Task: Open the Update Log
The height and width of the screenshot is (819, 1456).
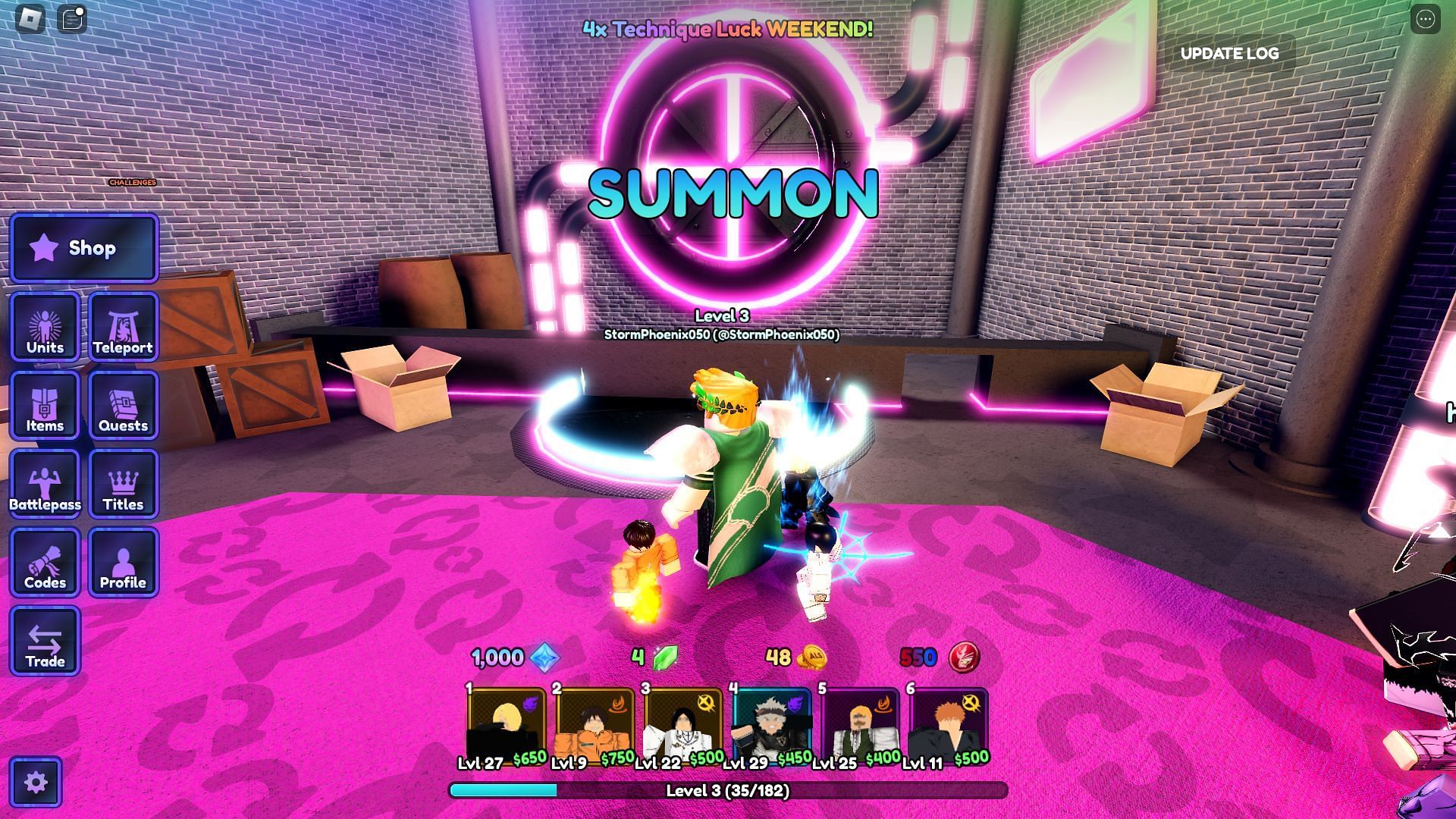Action: tap(1229, 53)
